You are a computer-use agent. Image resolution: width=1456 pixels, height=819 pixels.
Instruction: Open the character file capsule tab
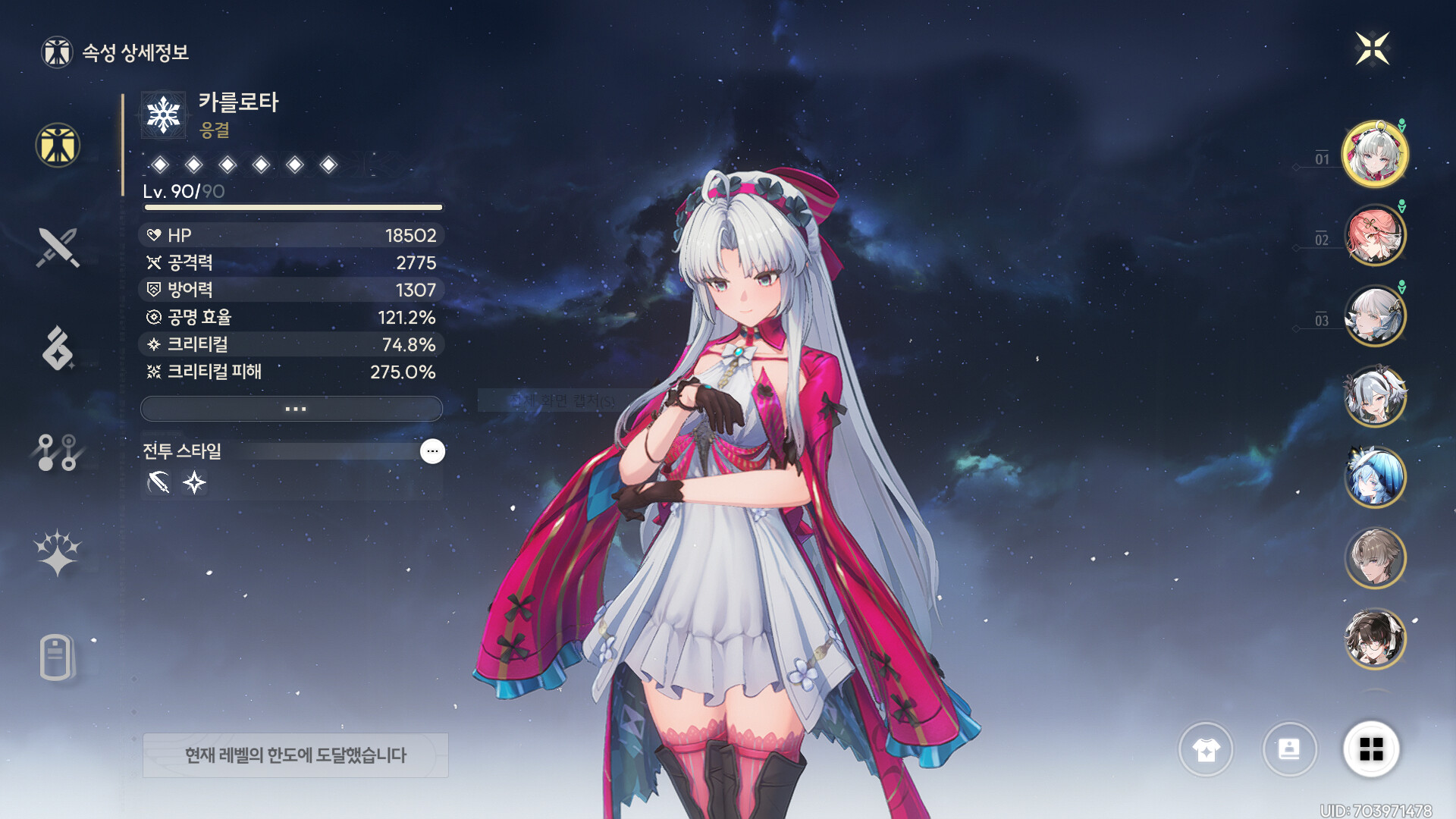pos(56,657)
